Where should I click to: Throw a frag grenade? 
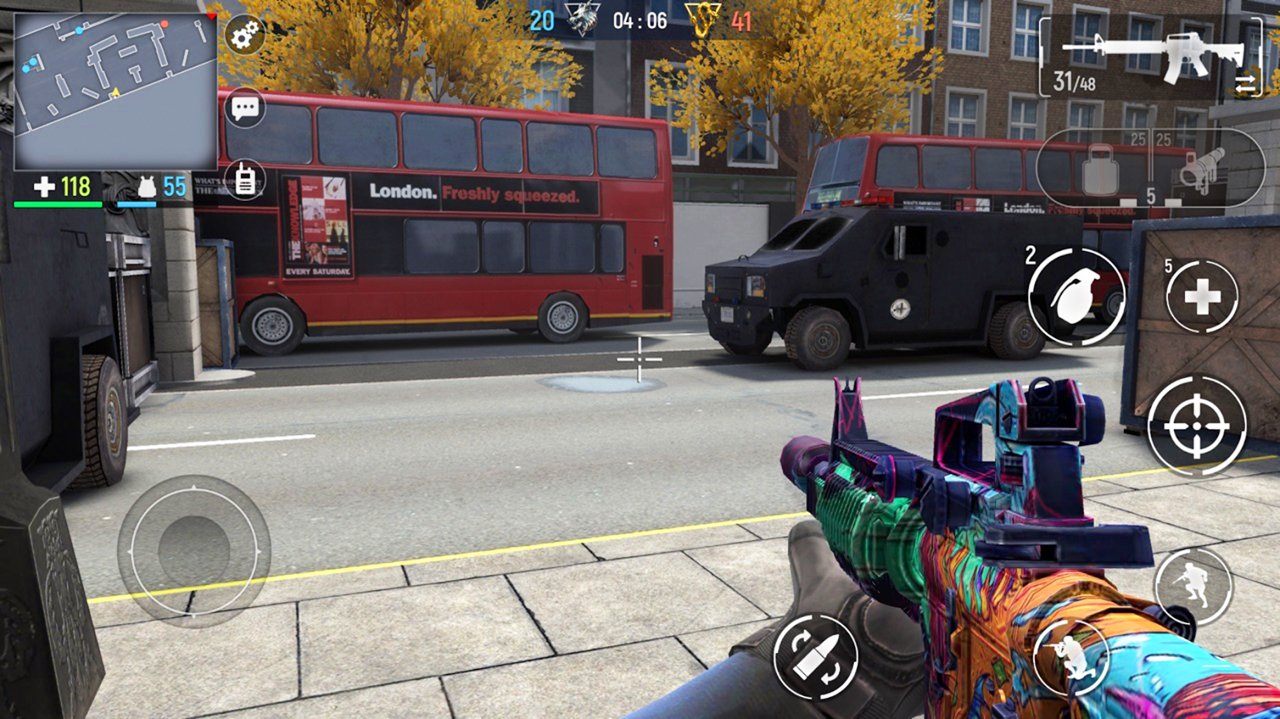[1076, 297]
